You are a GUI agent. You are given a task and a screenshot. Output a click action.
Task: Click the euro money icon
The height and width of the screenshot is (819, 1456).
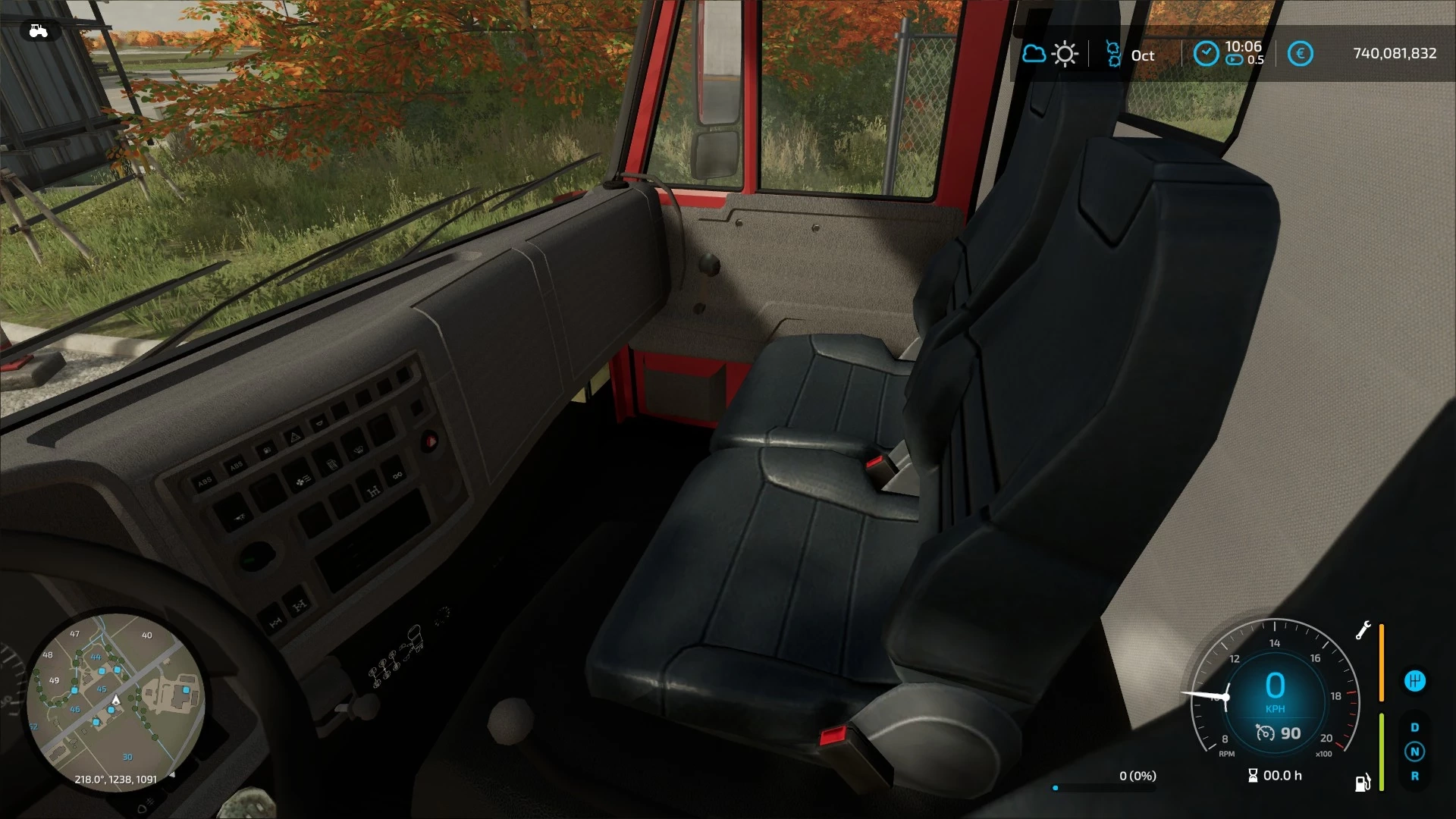[x=1300, y=54]
